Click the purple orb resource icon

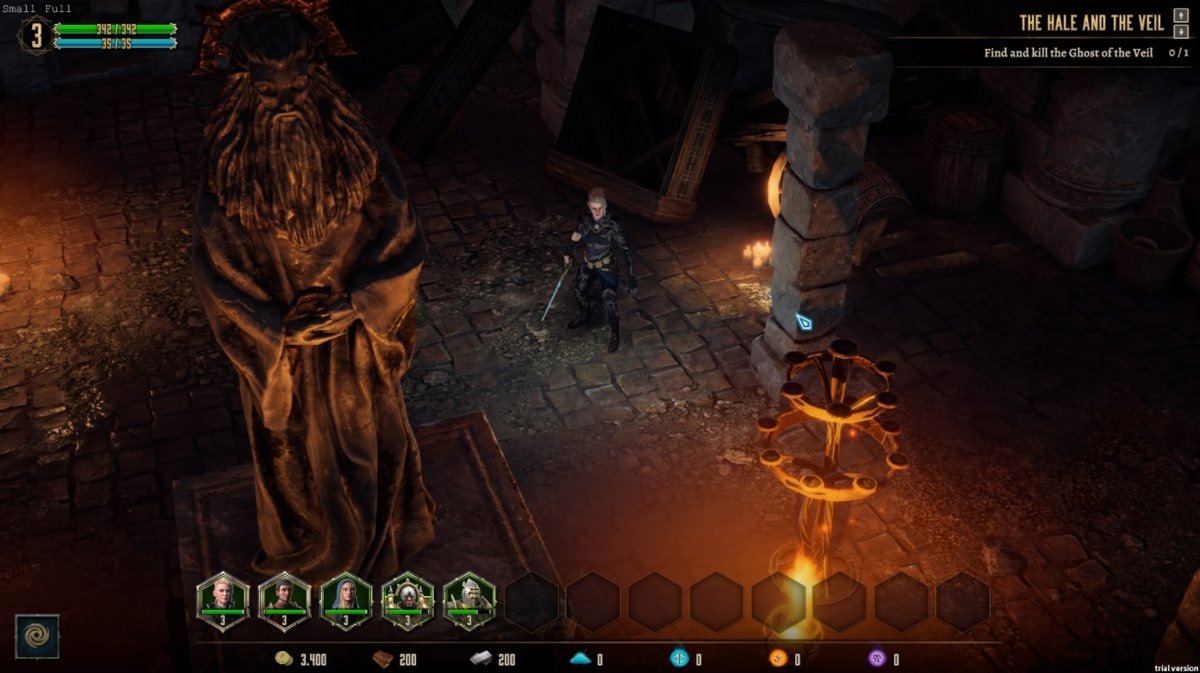click(877, 659)
